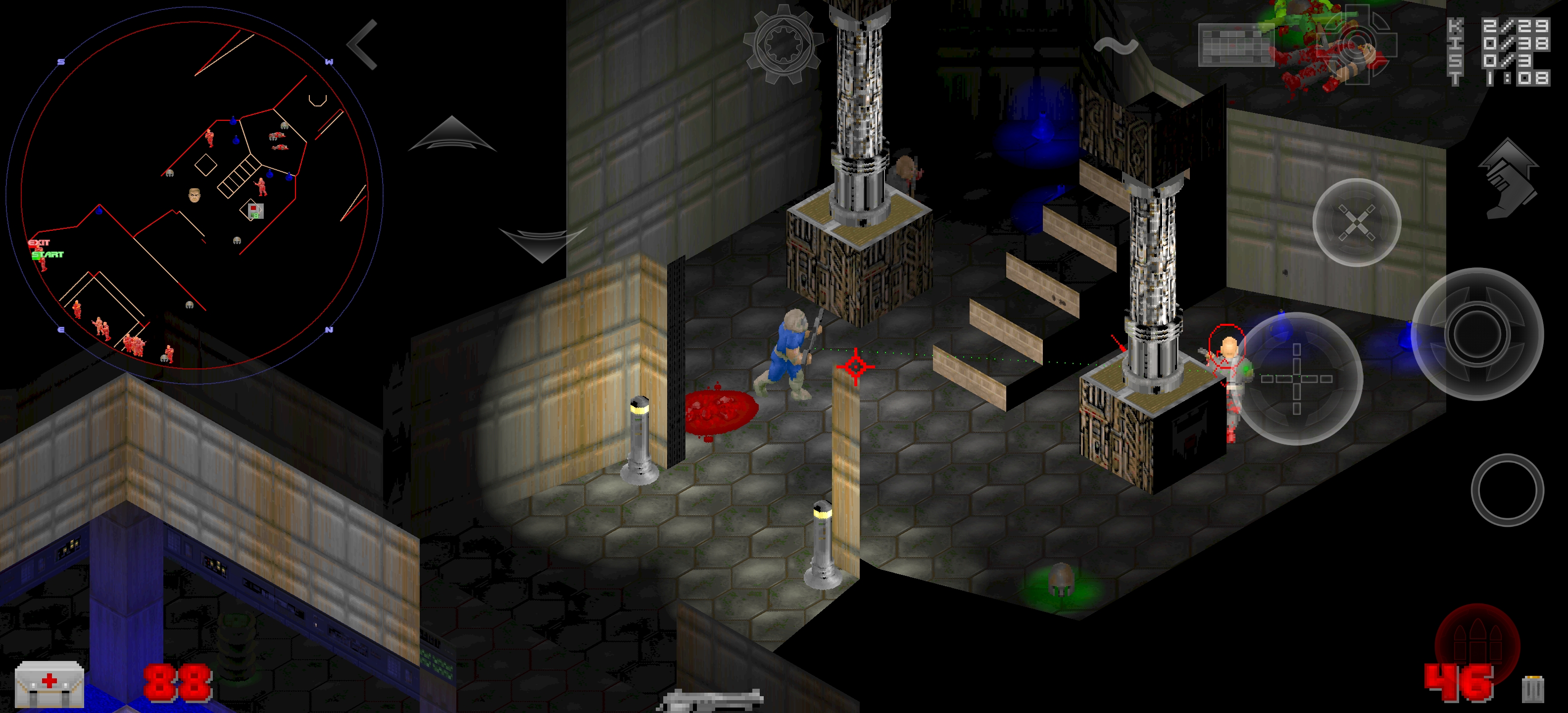Image resolution: width=1568 pixels, height=713 pixels.
Task: Show the on-screen keyboard
Action: [1235, 45]
